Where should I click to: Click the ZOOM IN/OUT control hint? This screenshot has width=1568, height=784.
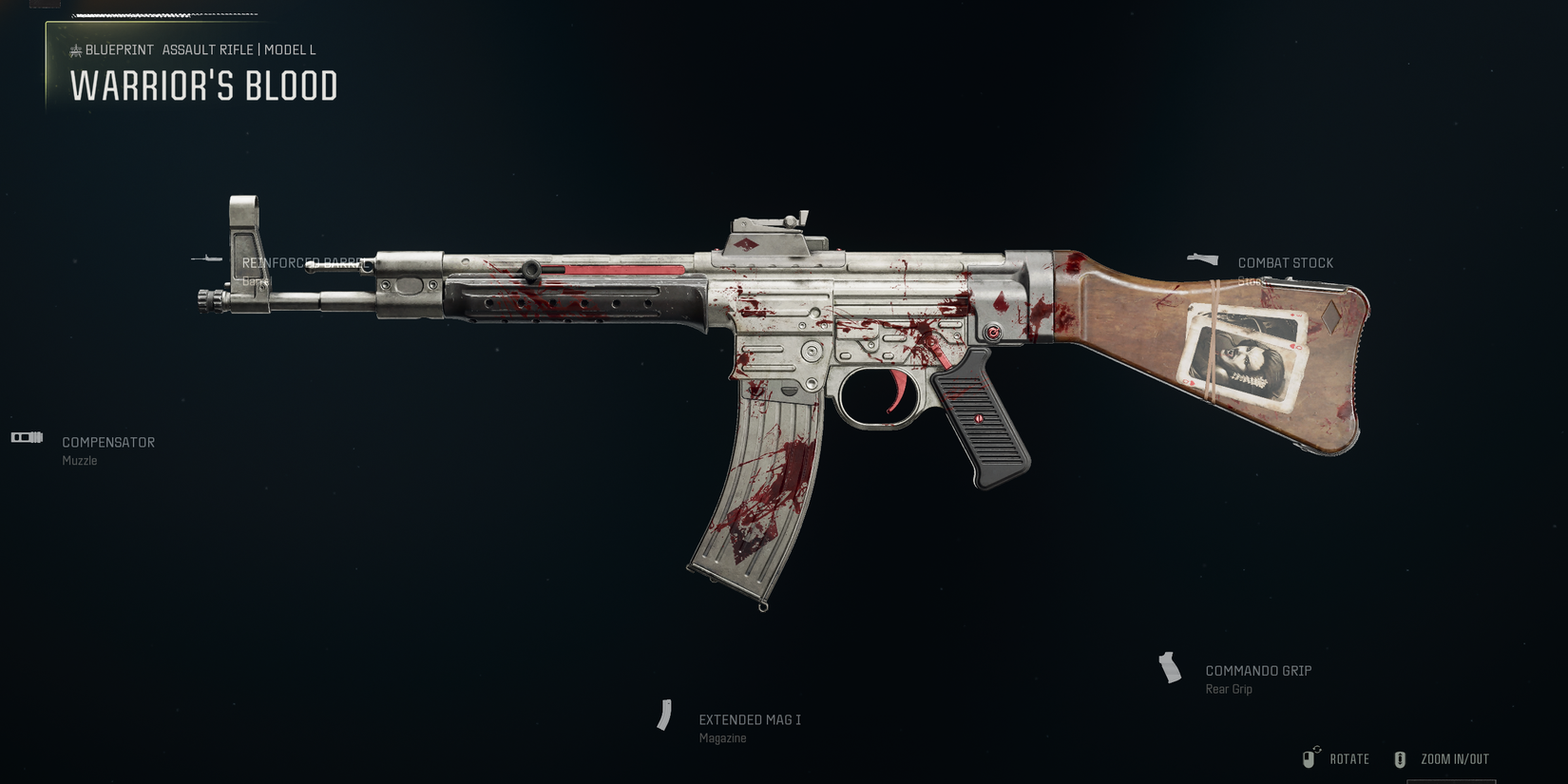coord(1454,758)
